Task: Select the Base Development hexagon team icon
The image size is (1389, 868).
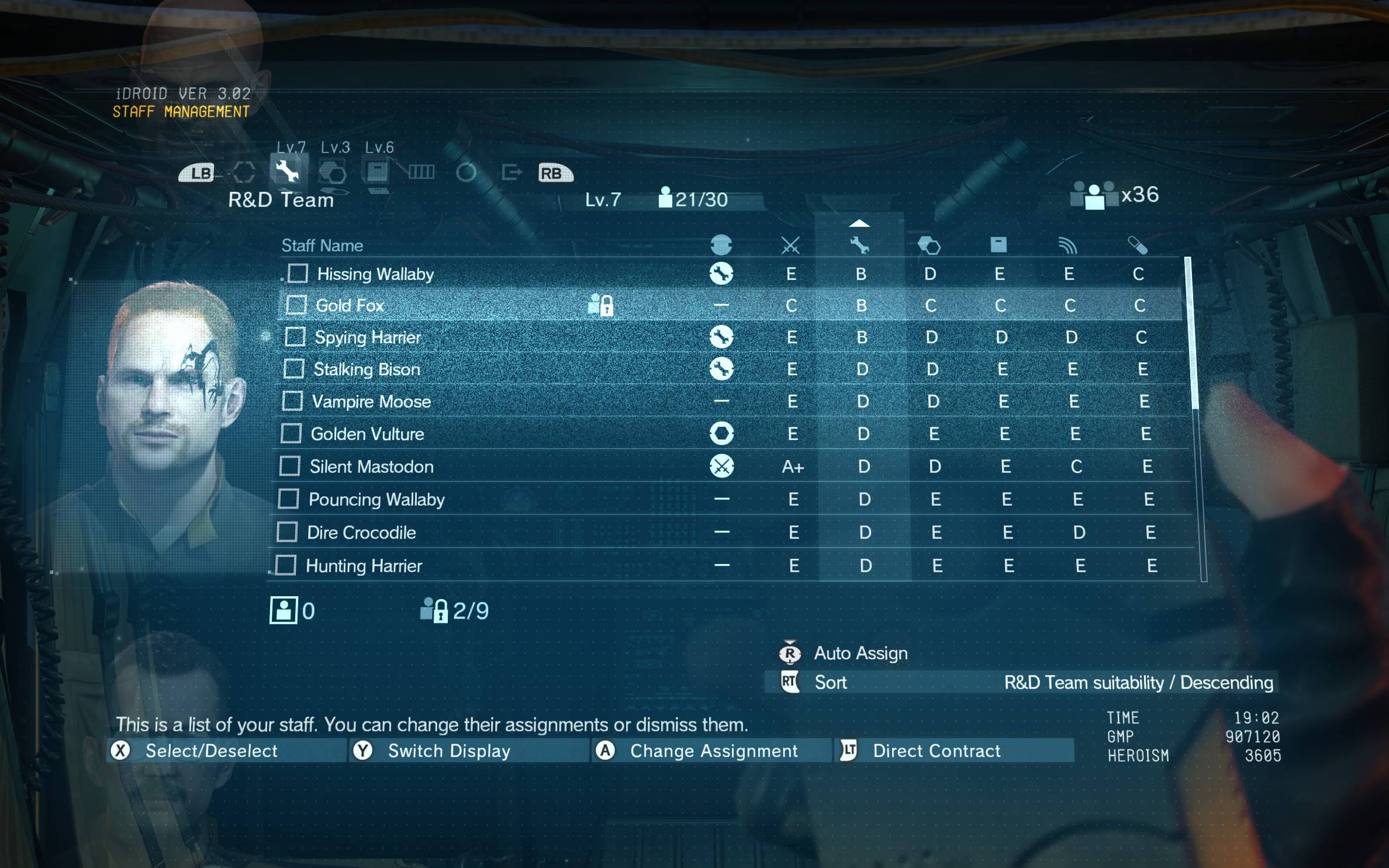Action: (334, 172)
